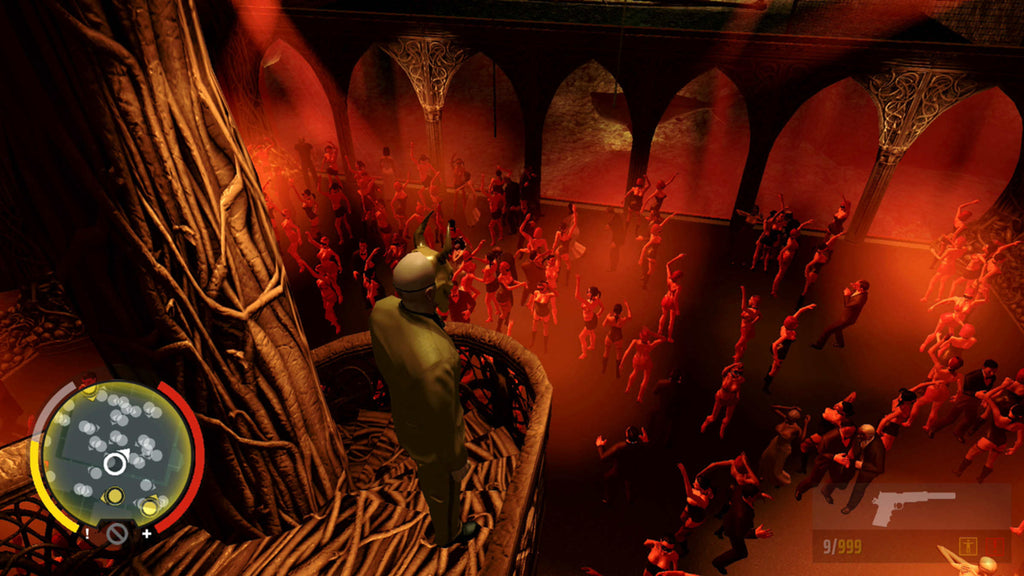
Task: Click the prohibited-sign icon under the minimap
Action: tap(117, 534)
